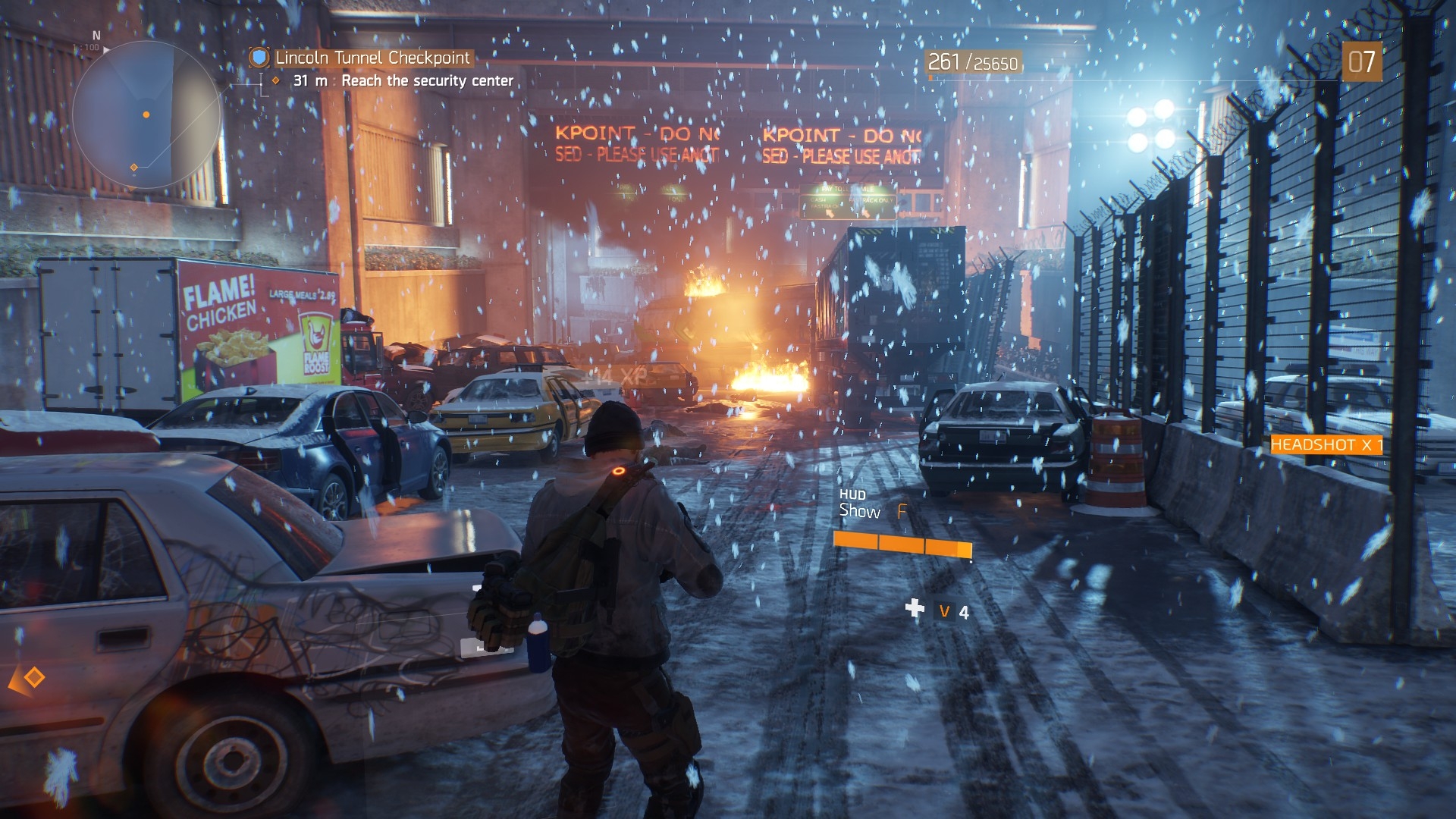The width and height of the screenshot is (1456, 819).
Task: Click the orange level 07 badge
Action: 1361,62
